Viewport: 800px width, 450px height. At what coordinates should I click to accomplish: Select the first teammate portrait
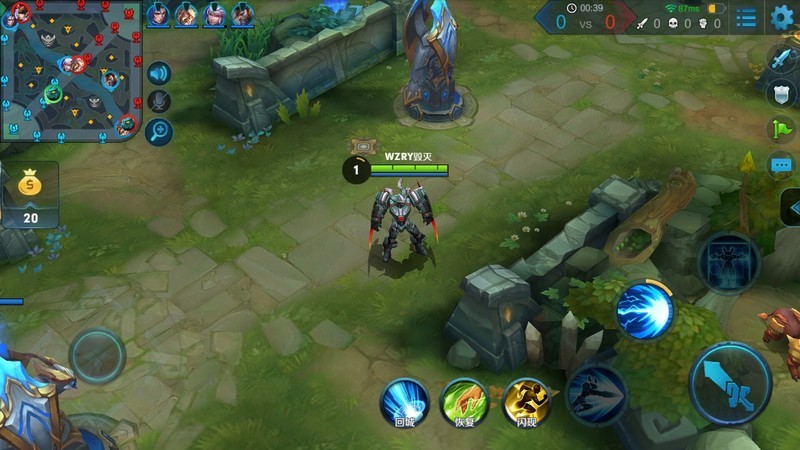[158, 14]
